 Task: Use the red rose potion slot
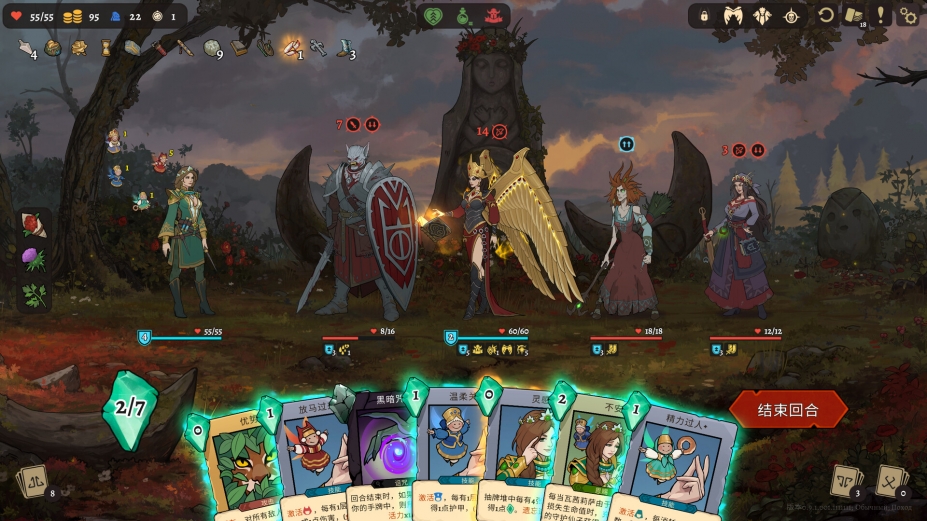click(x=34, y=226)
